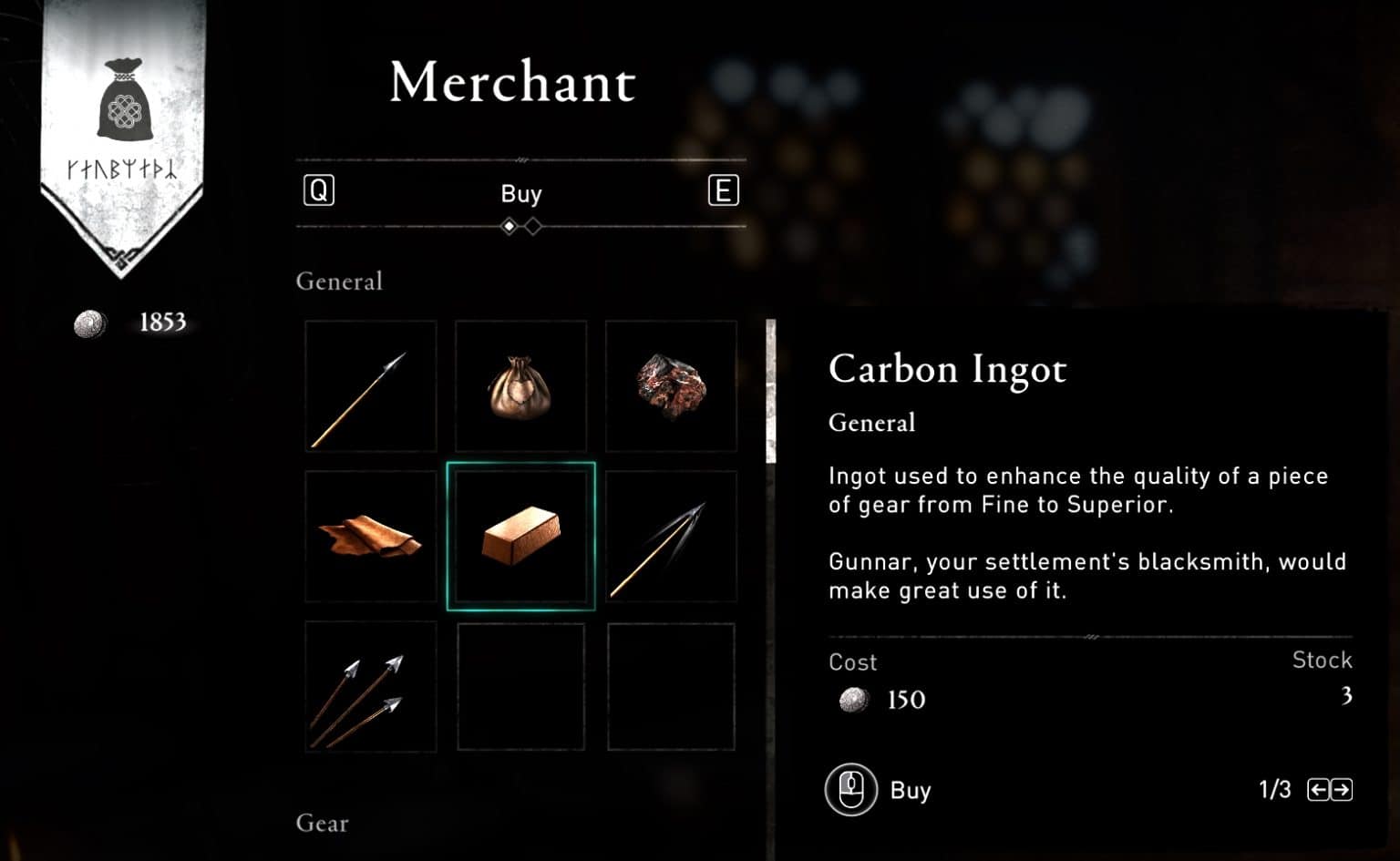Select the bundle of arrows item
The height and width of the screenshot is (861, 1400).
pyautogui.click(x=370, y=686)
